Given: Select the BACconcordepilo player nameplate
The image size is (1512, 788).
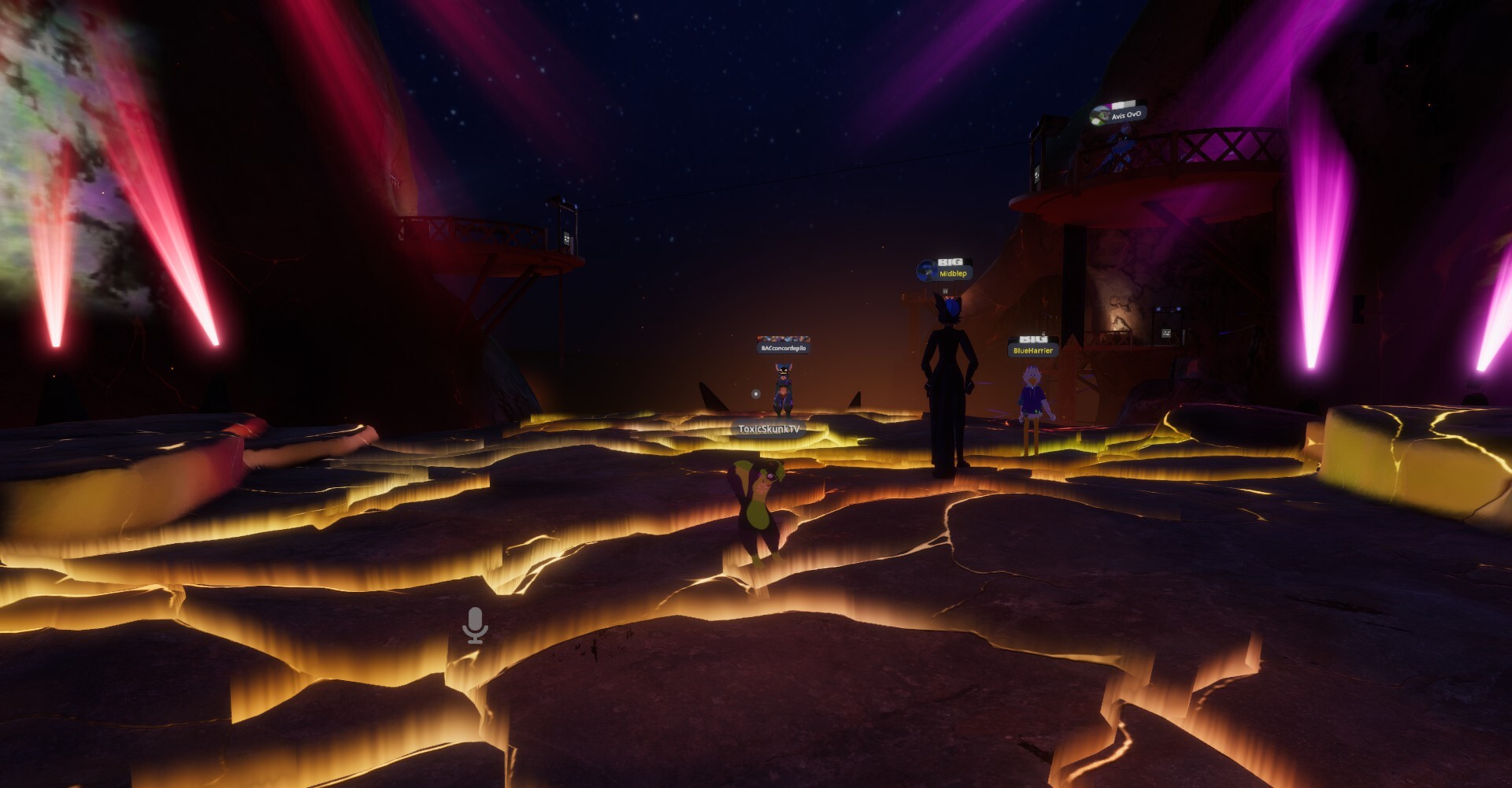Looking at the screenshot, I should [783, 348].
